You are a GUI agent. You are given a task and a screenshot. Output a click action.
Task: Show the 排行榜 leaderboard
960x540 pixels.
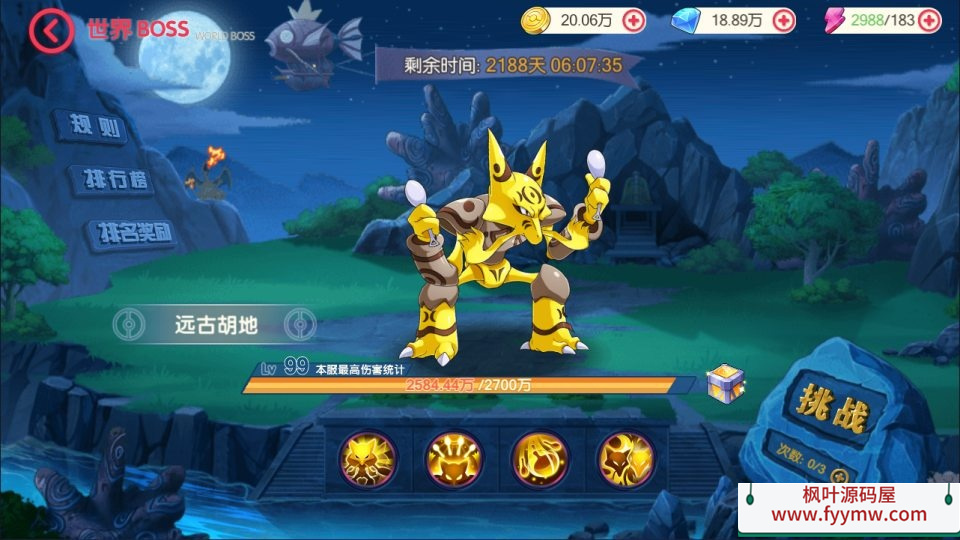pyautogui.click(x=113, y=180)
